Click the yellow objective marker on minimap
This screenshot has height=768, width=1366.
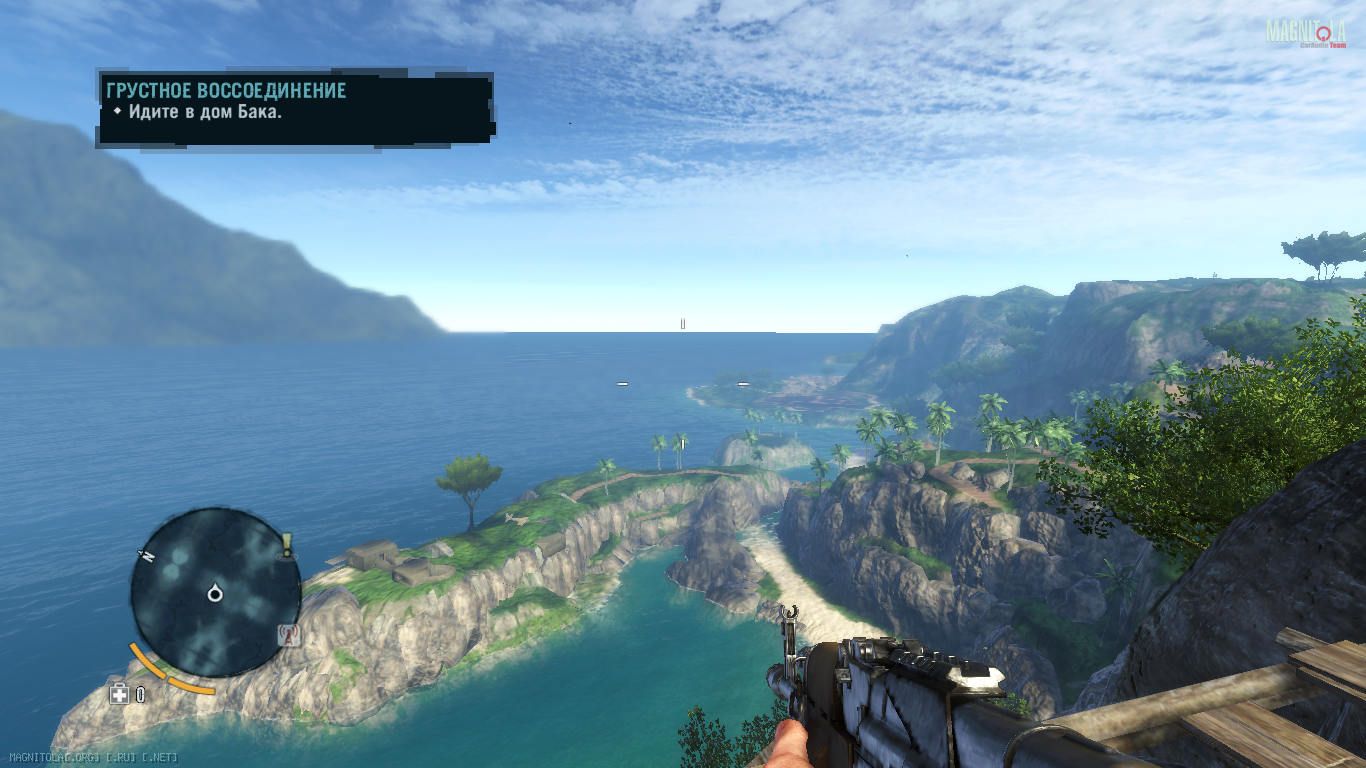[287, 545]
